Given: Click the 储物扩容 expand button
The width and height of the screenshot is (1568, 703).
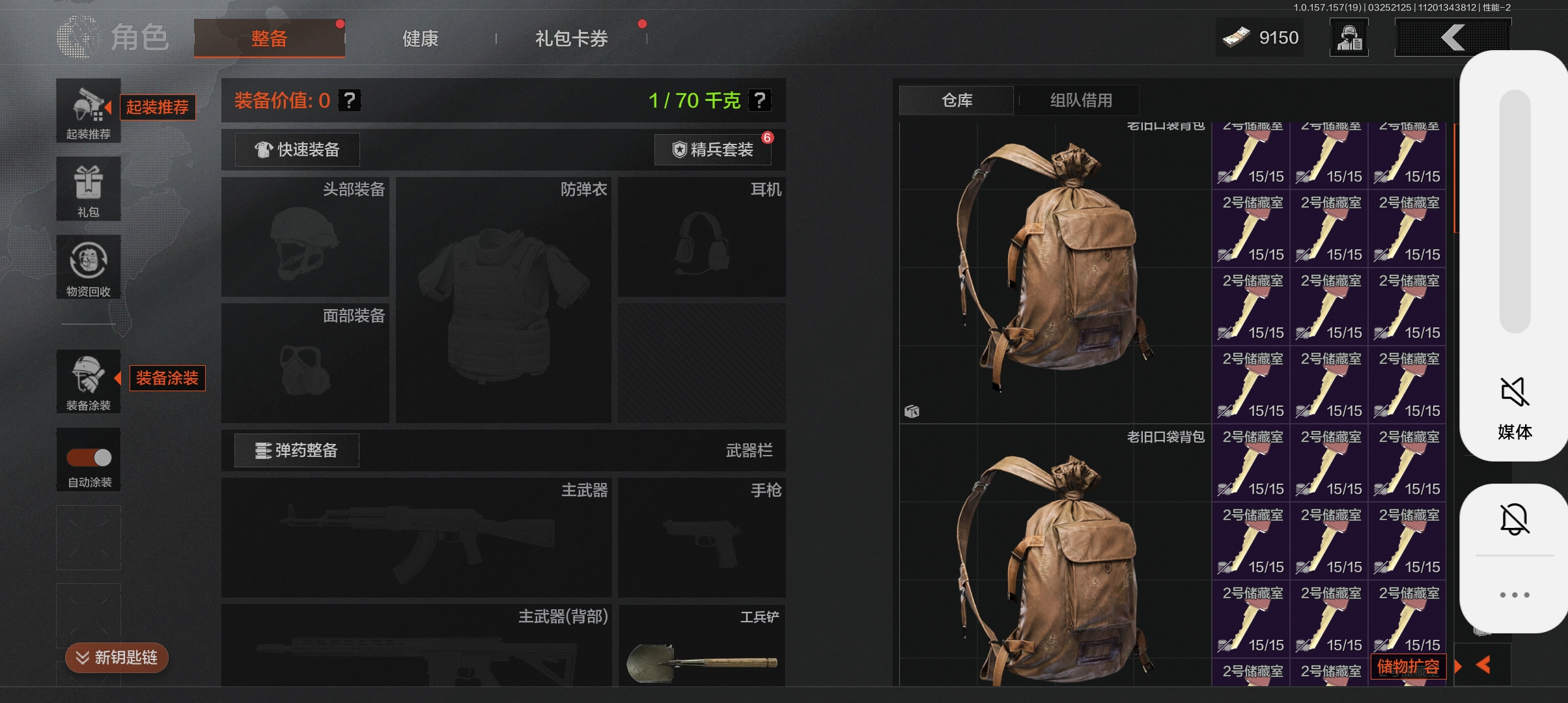Looking at the screenshot, I should [x=1408, y=667].
